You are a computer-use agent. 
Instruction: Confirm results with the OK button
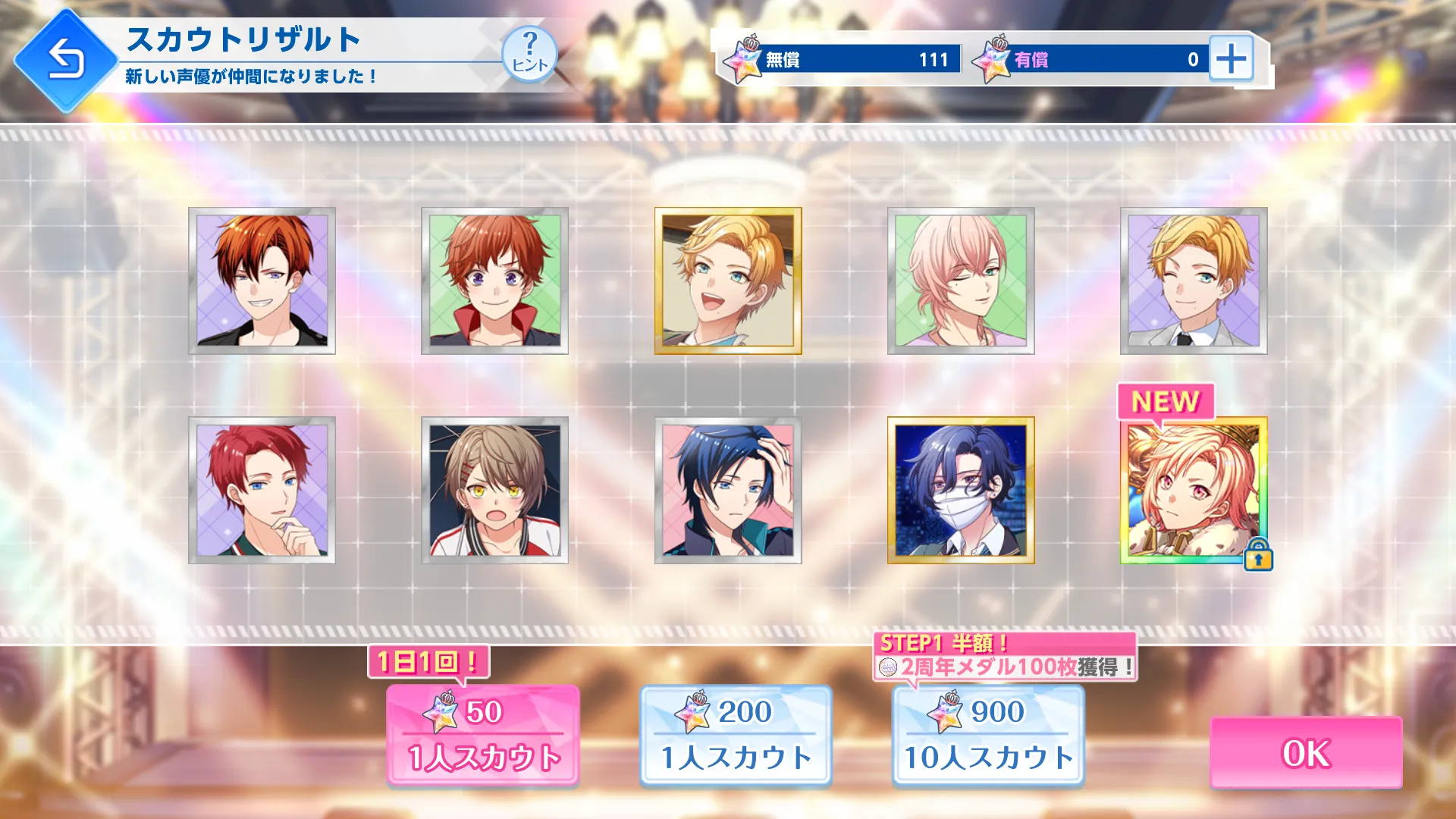[1305, 753]
